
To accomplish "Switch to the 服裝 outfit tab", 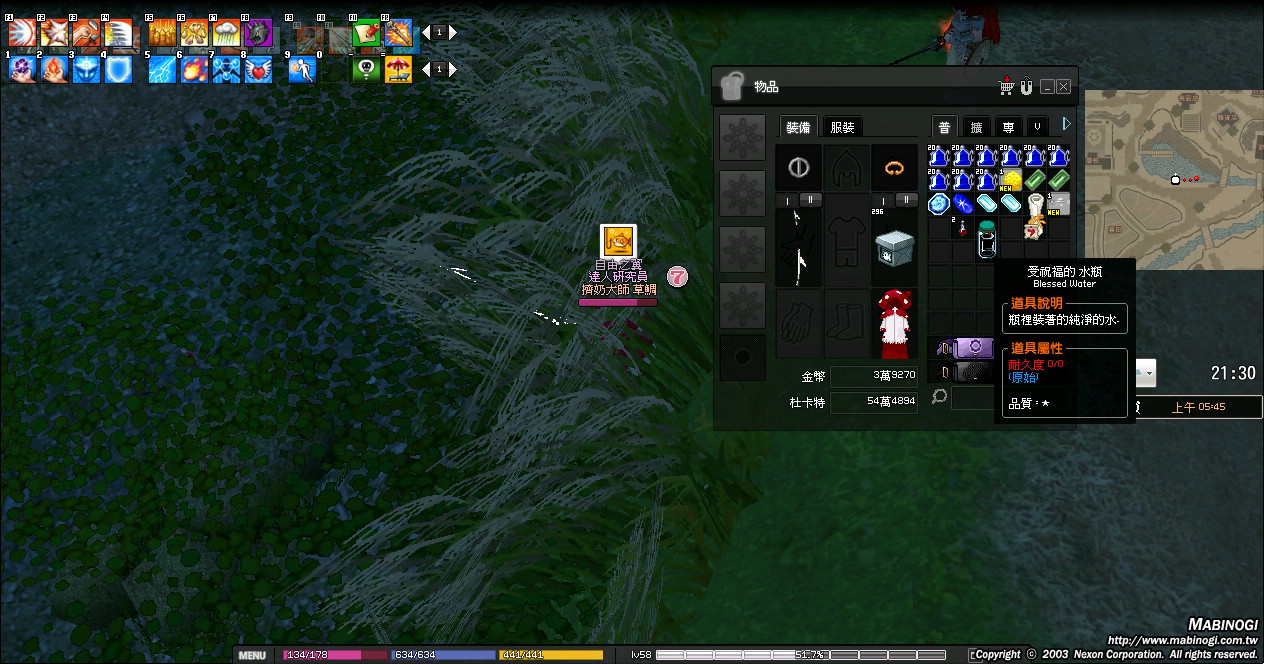I will pyautogui.click(x=843, y=127).
